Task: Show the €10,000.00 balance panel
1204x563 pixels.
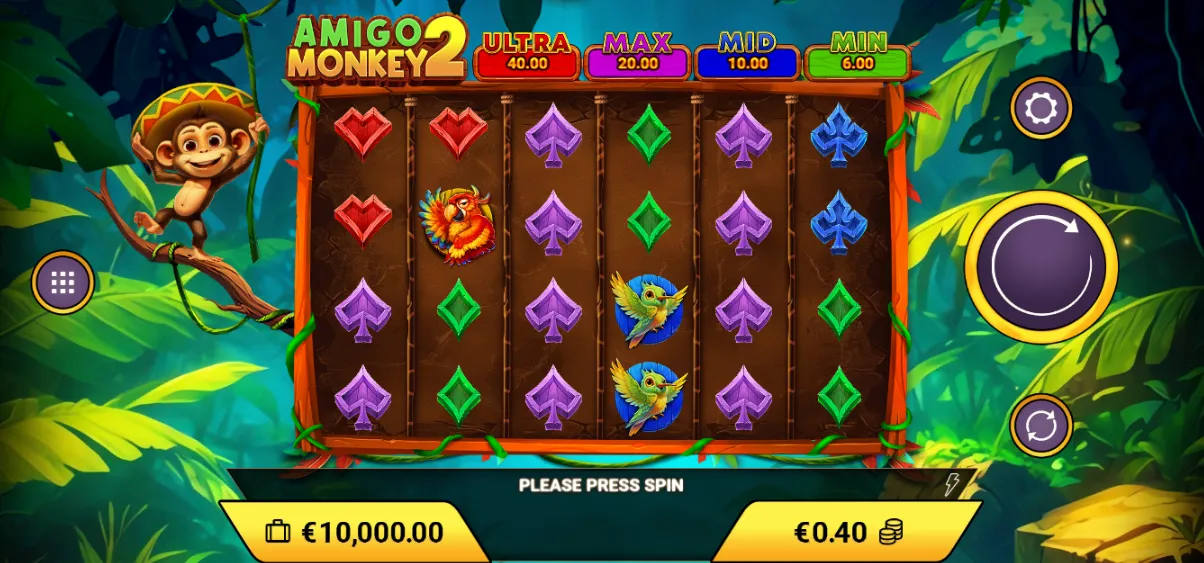Action: click(354, 532)
